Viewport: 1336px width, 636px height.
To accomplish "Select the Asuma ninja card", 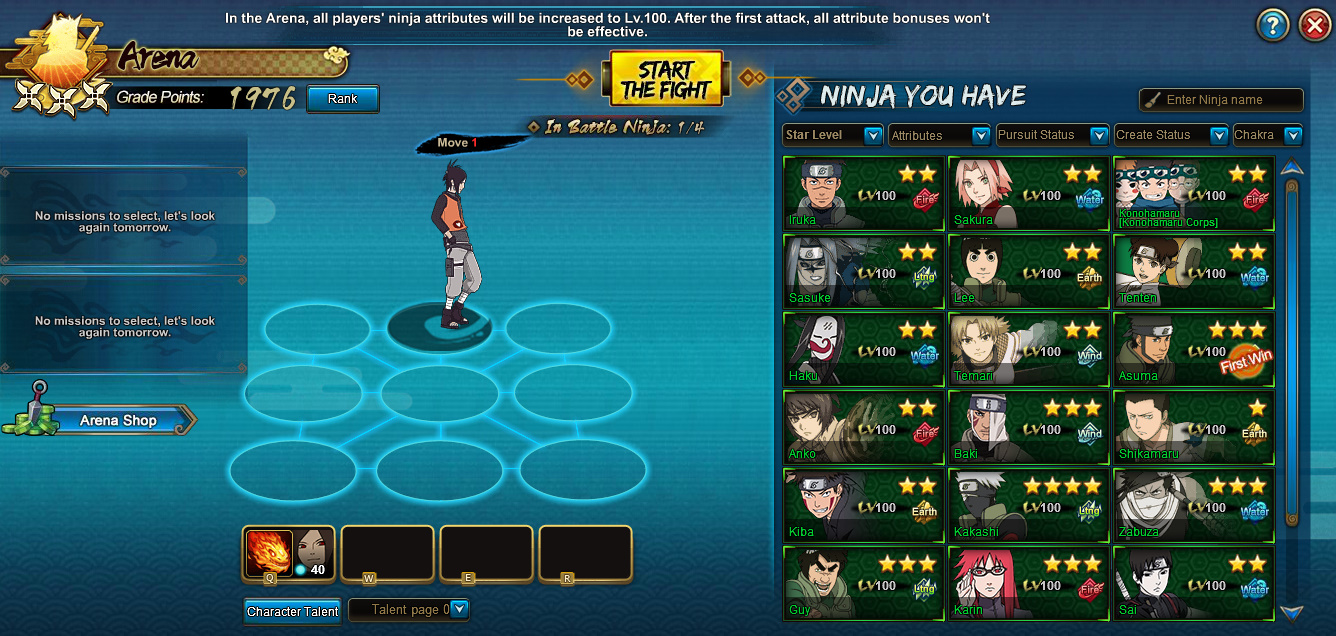I will tap(1193, 350).
